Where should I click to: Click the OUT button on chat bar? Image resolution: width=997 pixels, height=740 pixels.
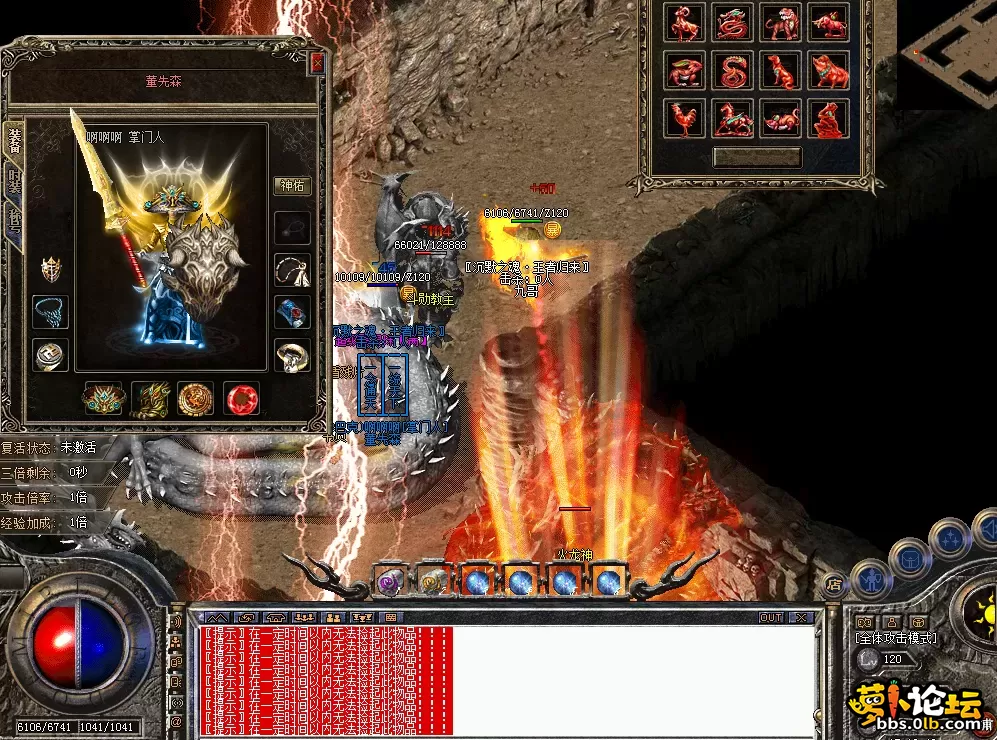(771, 618)
